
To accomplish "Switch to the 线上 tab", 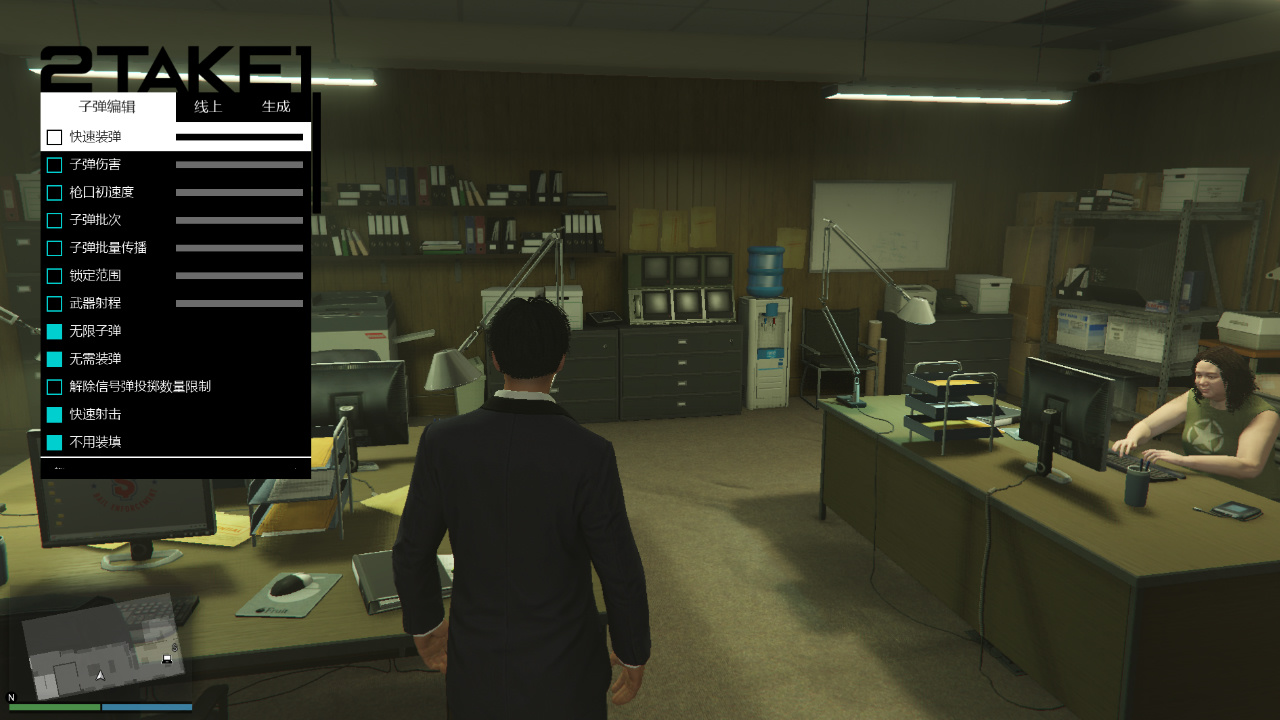I will point(208,107).
